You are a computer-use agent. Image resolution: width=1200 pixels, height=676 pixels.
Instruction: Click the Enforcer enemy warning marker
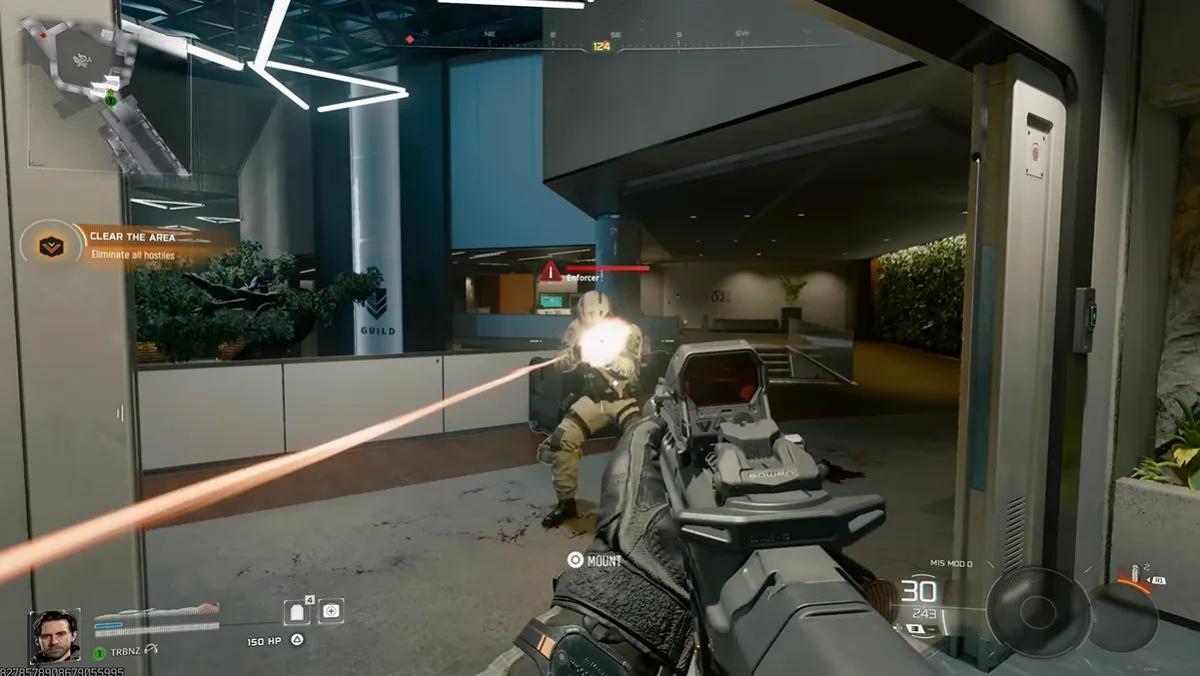pos(550,271)
